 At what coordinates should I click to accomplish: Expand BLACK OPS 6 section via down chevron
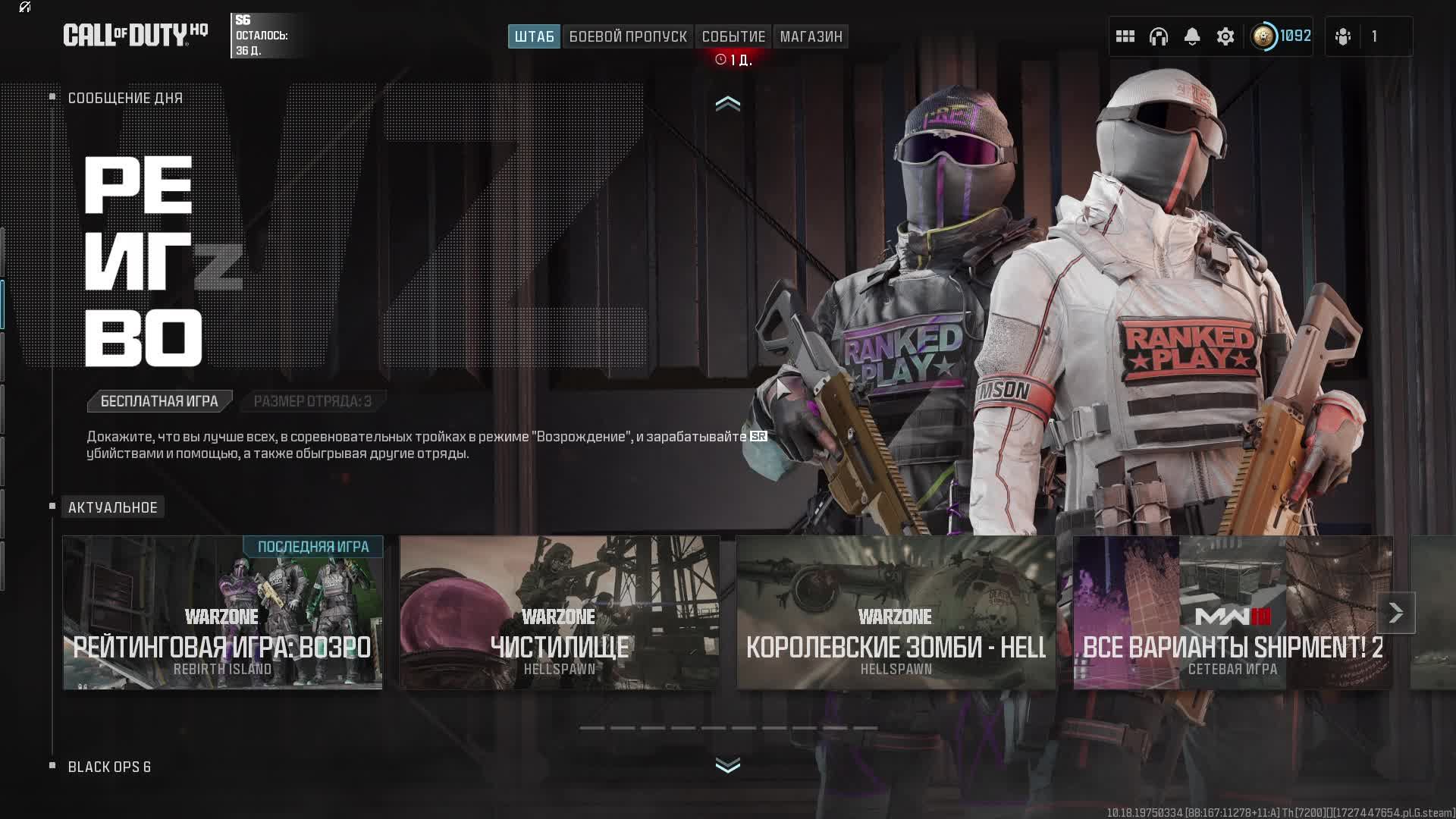pos(728,766)
